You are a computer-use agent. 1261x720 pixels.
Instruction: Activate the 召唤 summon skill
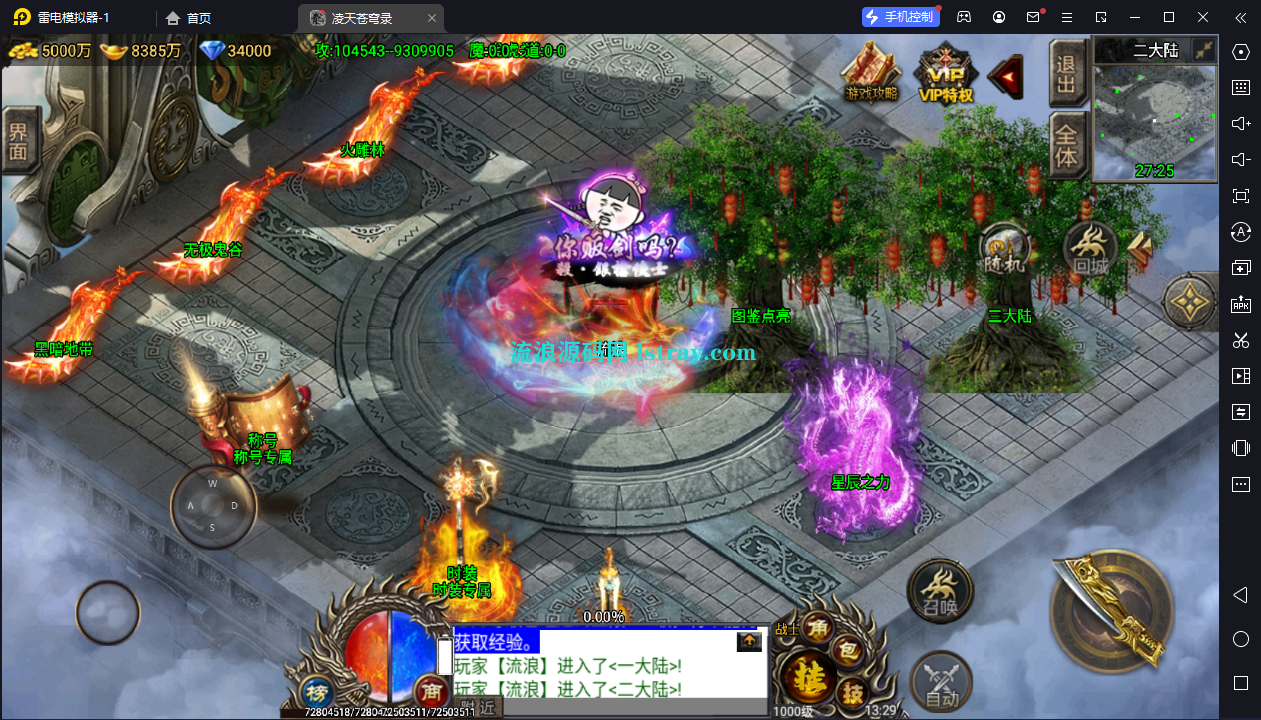pyautogui.click(x=939, y=590)
